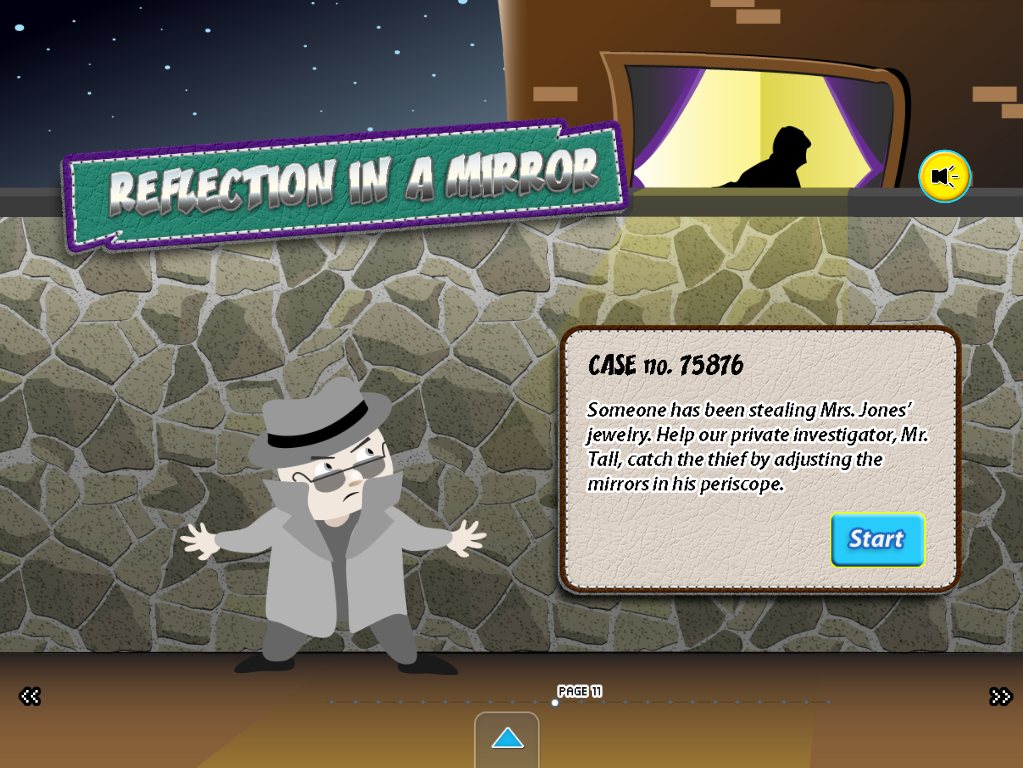1023x768 pixels.
Task: Start the periscope mirror case
Action: pos(876,539)
